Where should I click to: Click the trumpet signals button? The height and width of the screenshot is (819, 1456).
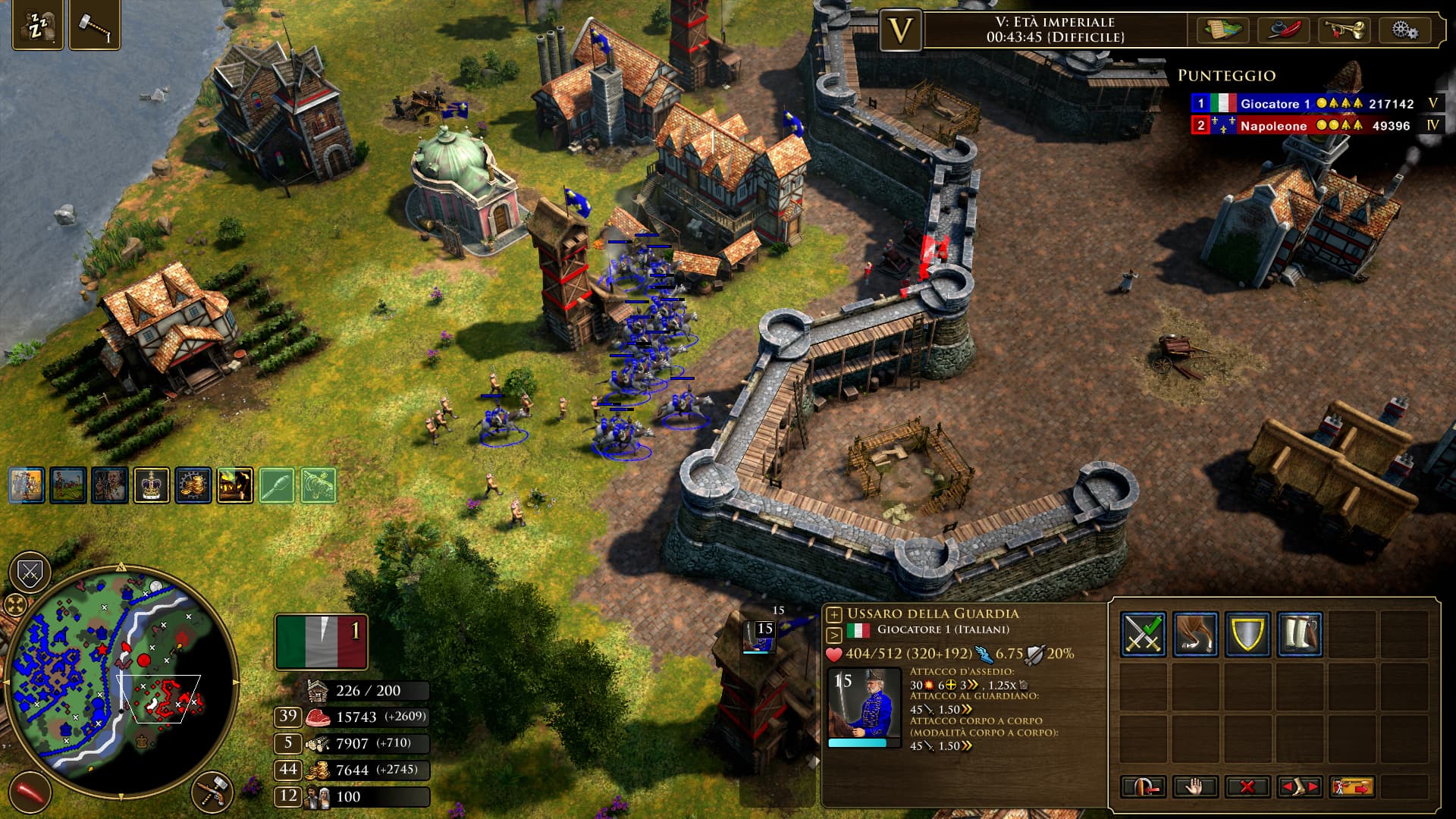[1344, 30]
